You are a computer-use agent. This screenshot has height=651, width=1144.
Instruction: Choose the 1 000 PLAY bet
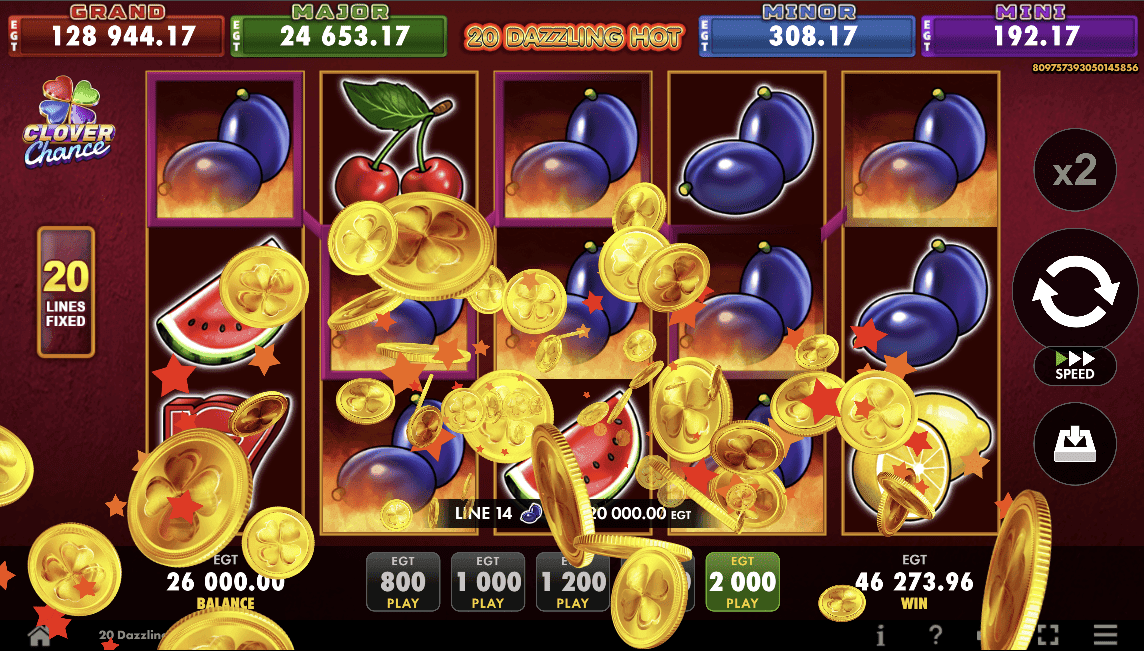point(487,581)
